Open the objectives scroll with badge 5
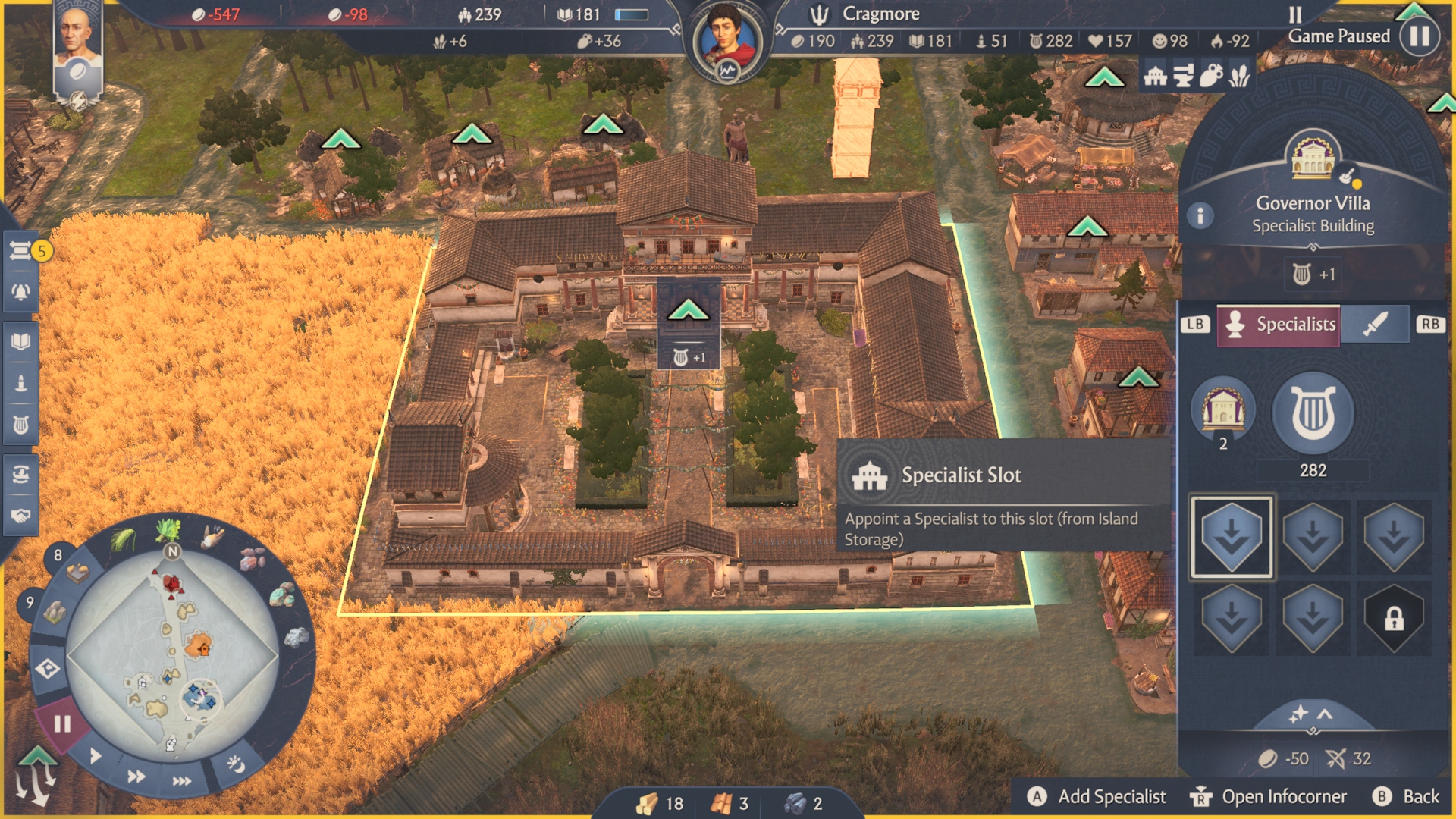Screen dimensions: 1456x819 (21, 249)
